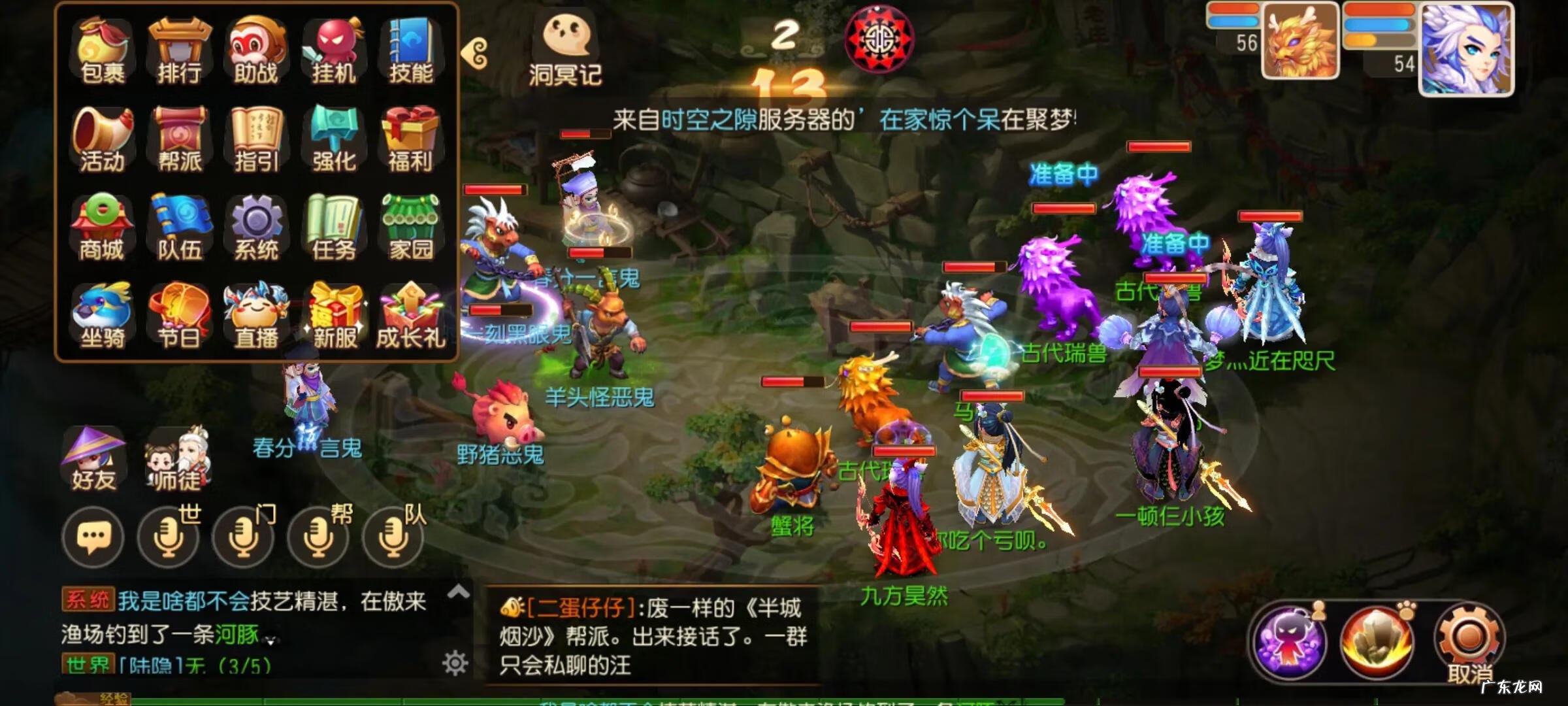Toggle the 世 world voice microphone

coord(169,537)
